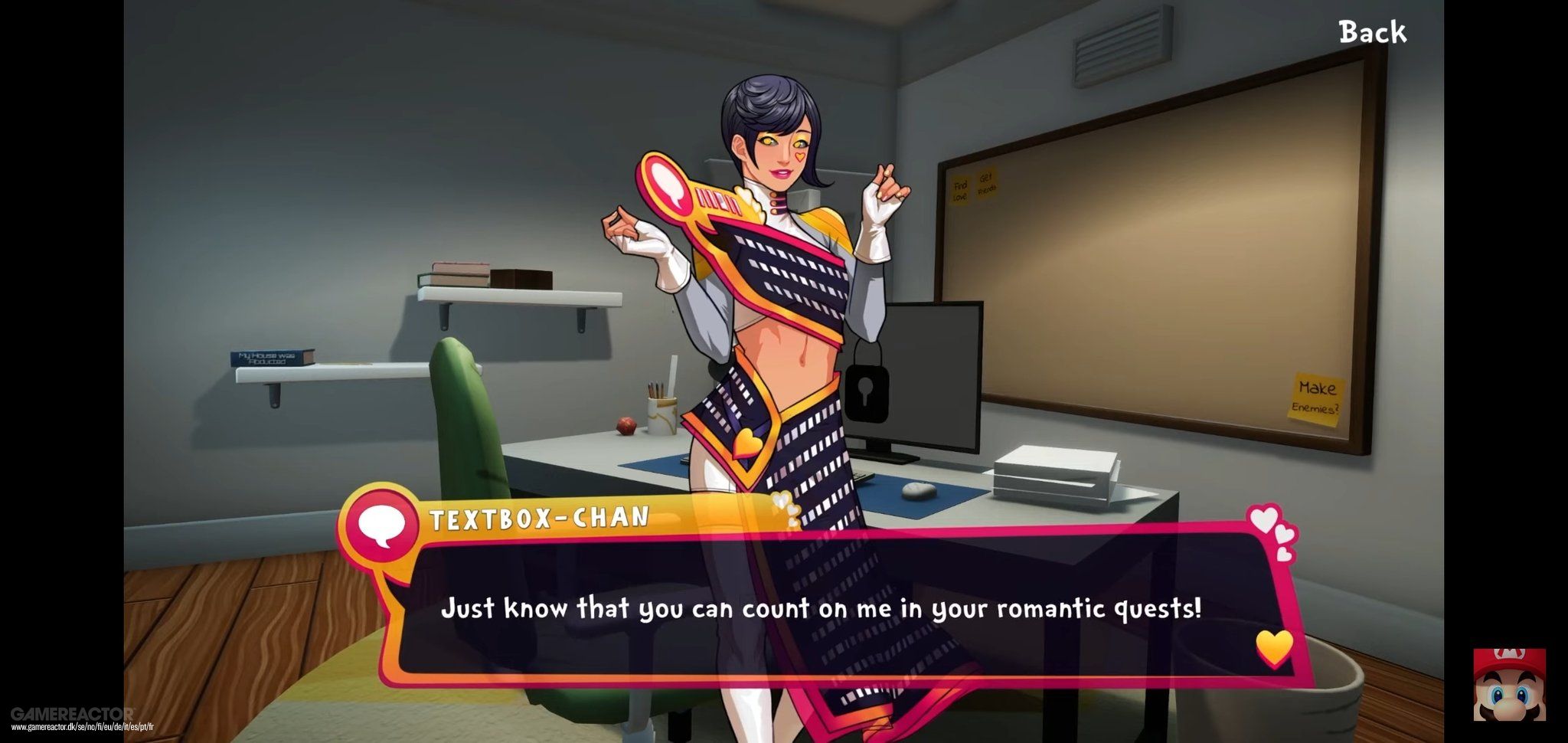Open the Mario avatar thumbnail
Screen dimensions: 1568x743
click(x=1509, y=685)
